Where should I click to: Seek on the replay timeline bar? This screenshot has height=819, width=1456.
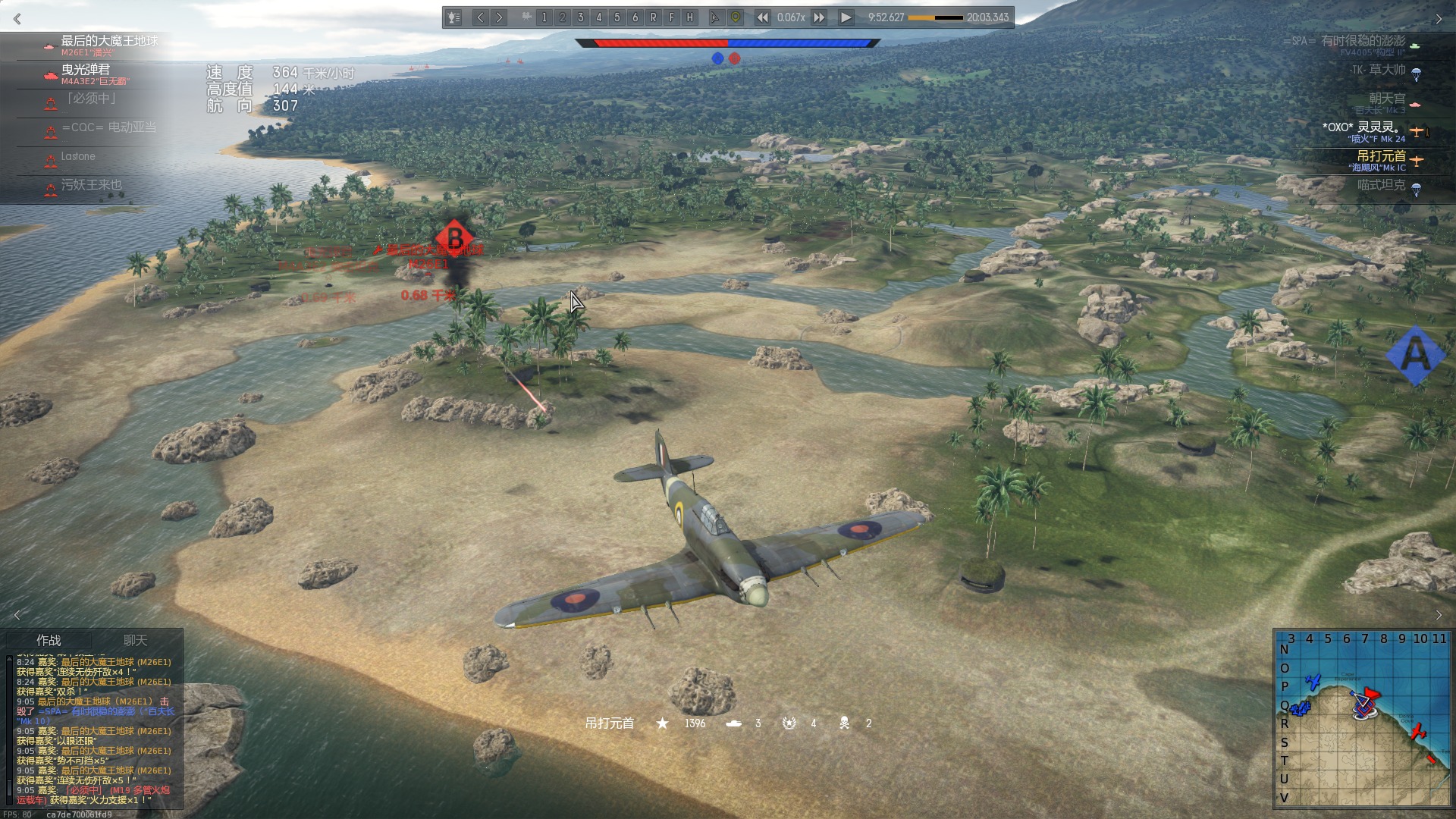(x=935, y=17)
